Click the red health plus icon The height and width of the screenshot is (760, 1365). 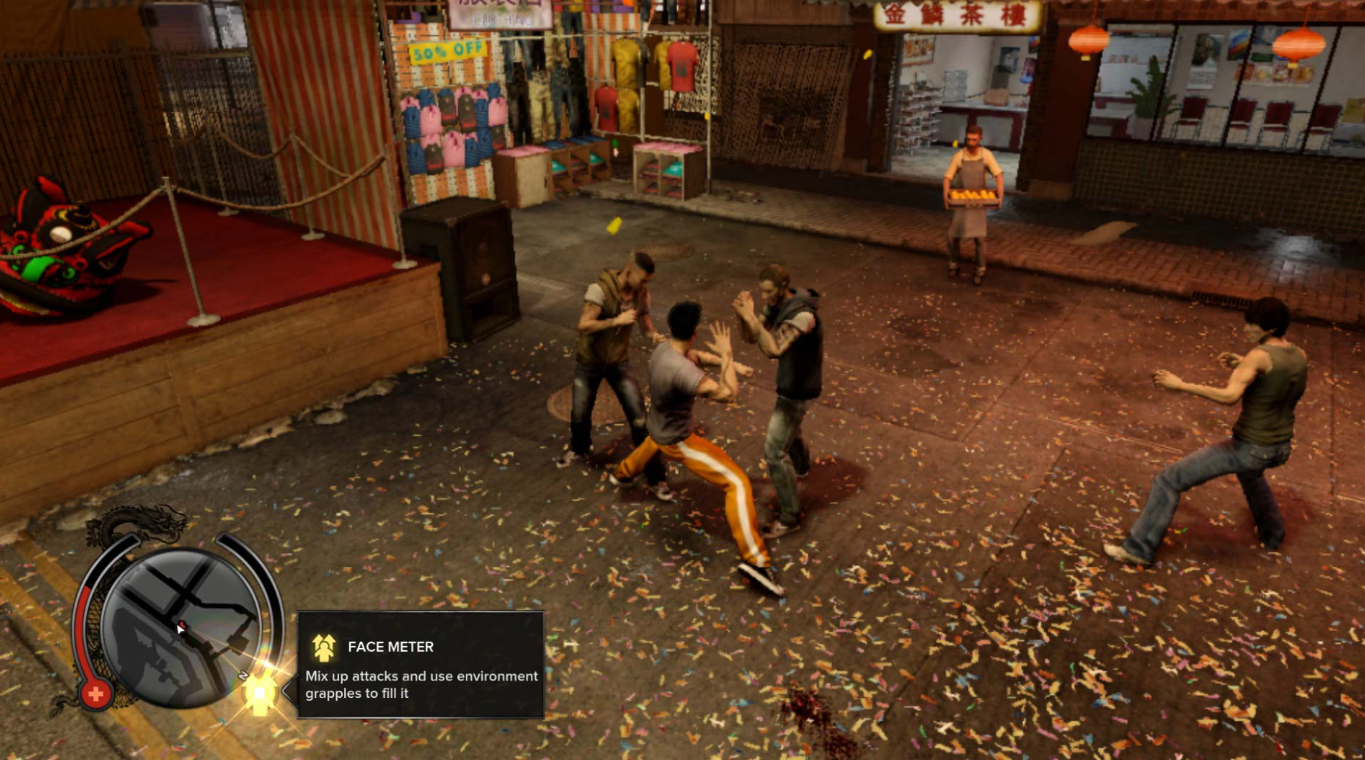point(98,693)
